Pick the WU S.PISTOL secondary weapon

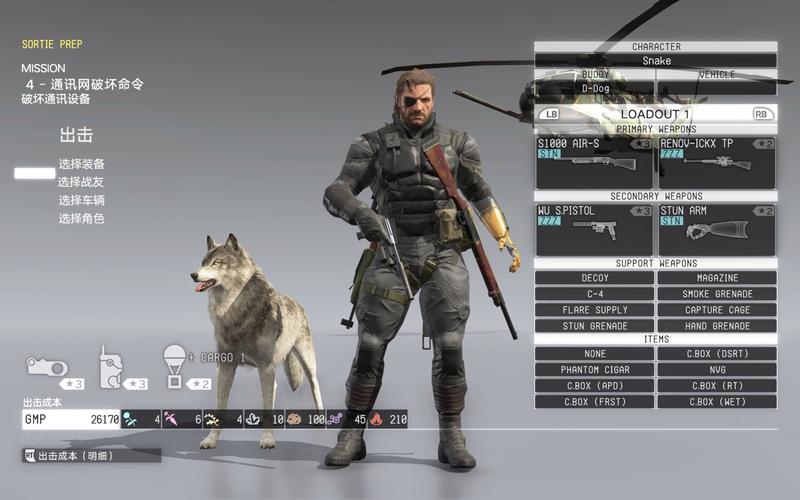595,230
